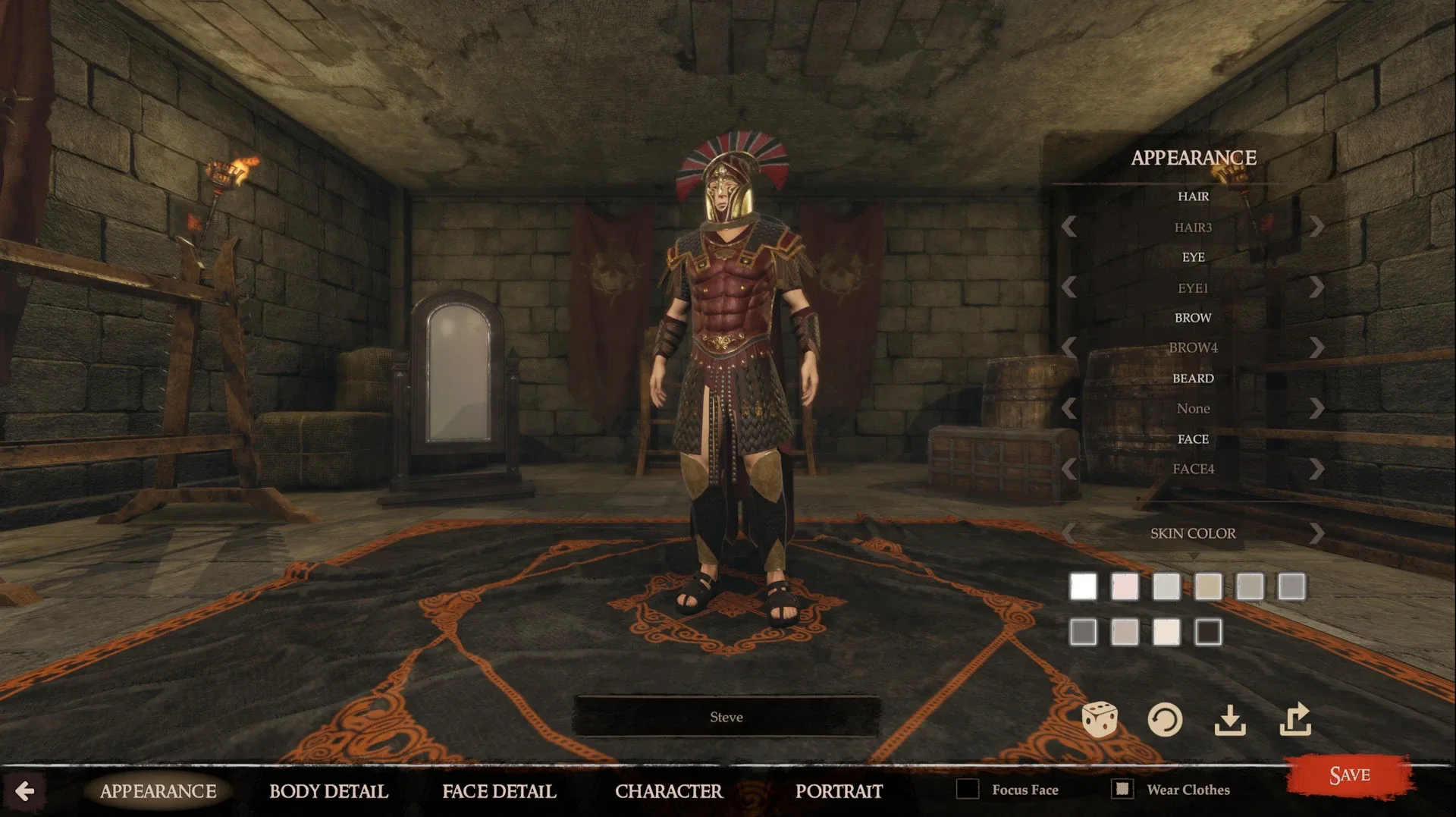This screenshot has height=817, width=1456.
Task: Open the PORTRAIT tab
Action: point(839,791)
